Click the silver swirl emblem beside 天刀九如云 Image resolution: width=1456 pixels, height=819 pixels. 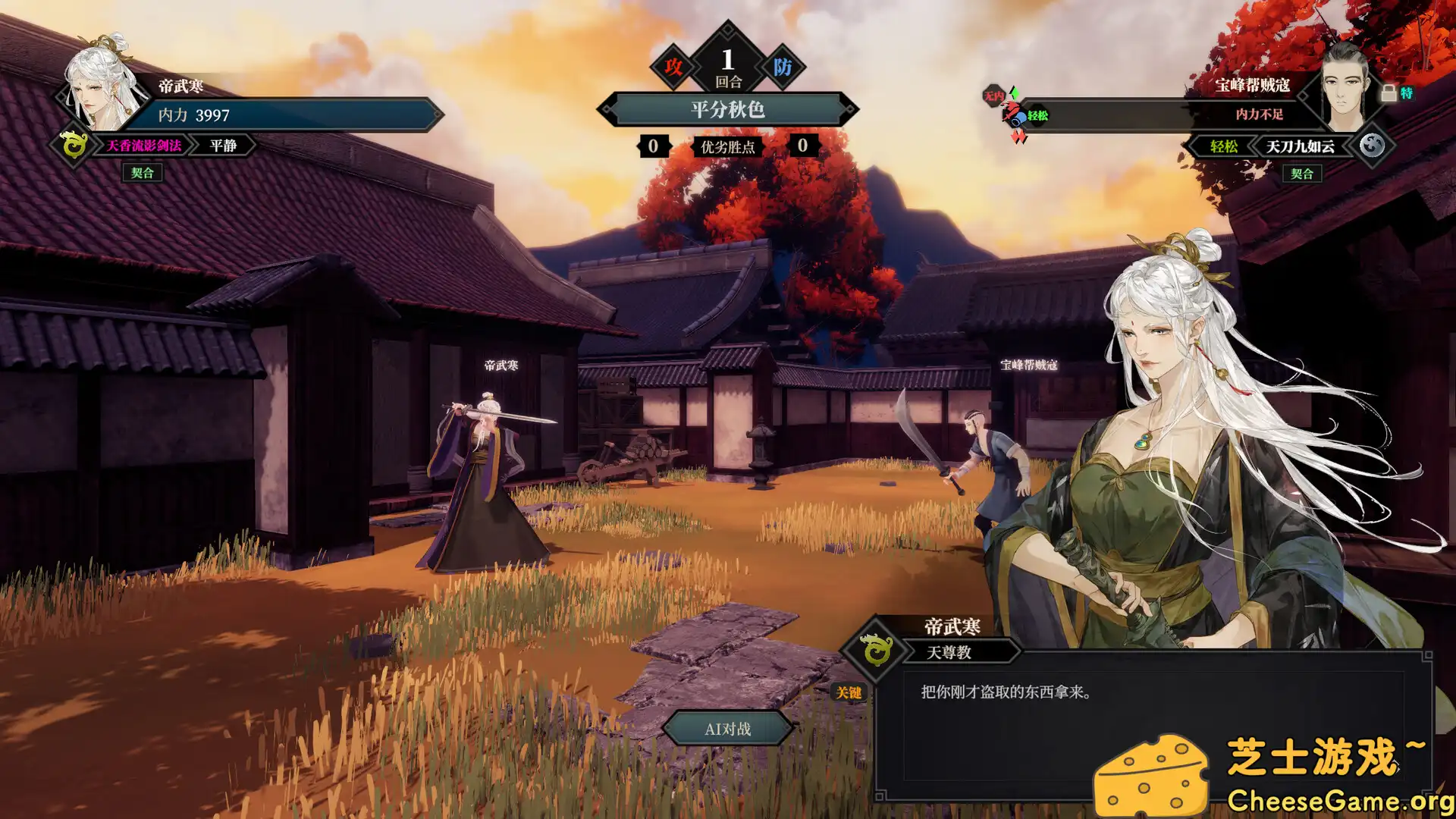pyautogui.click(x=1372, y=145)
